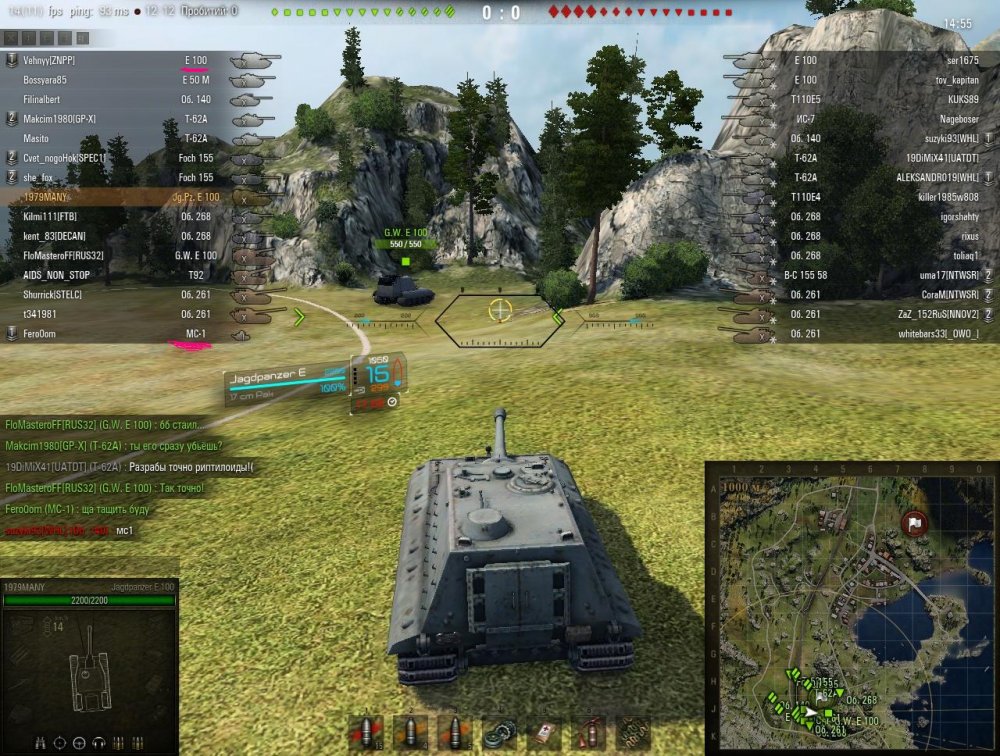The width and height of the screenshot is (1000, 756).
Task: Click the binoculars crew icon in damage panel
Action: click(x=41, y=743)
